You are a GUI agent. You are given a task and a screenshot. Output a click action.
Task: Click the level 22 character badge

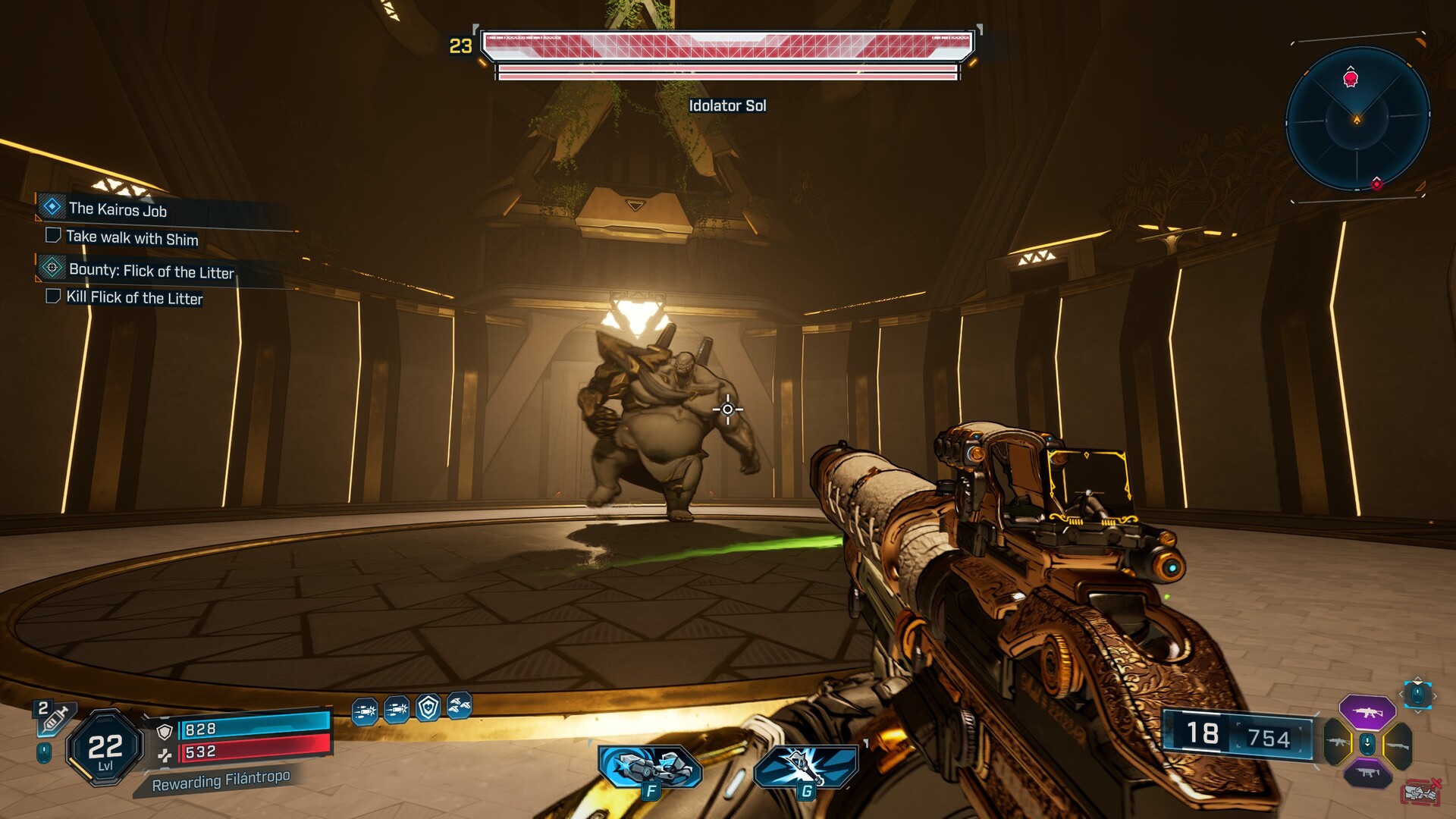click(x=105, y=748)
